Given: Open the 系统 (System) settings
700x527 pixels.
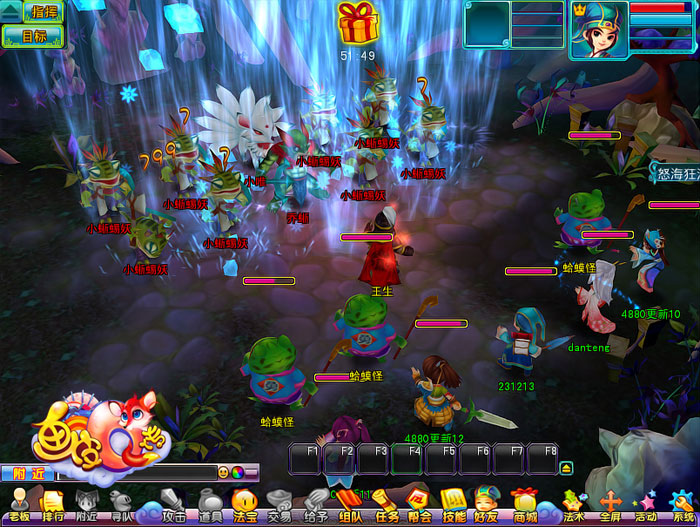Looking at the screenshot, I should [x=684, y=504].
